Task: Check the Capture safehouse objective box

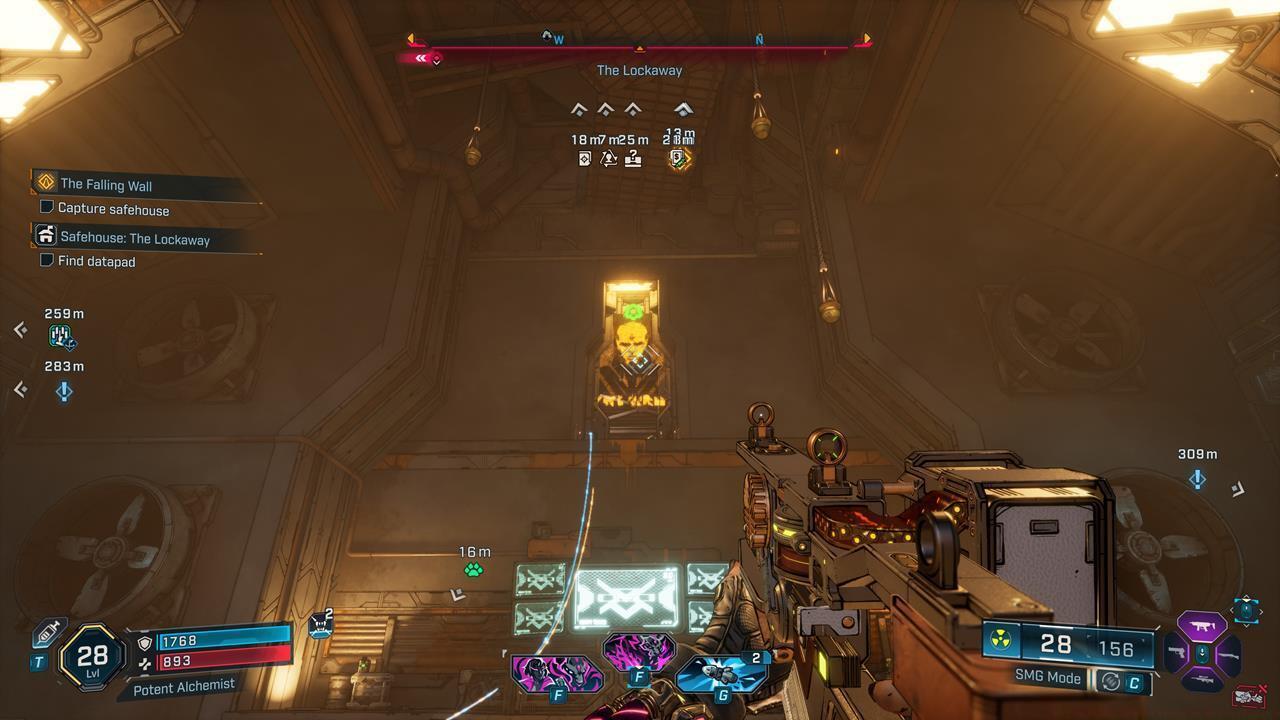Action: coord(45,210)
